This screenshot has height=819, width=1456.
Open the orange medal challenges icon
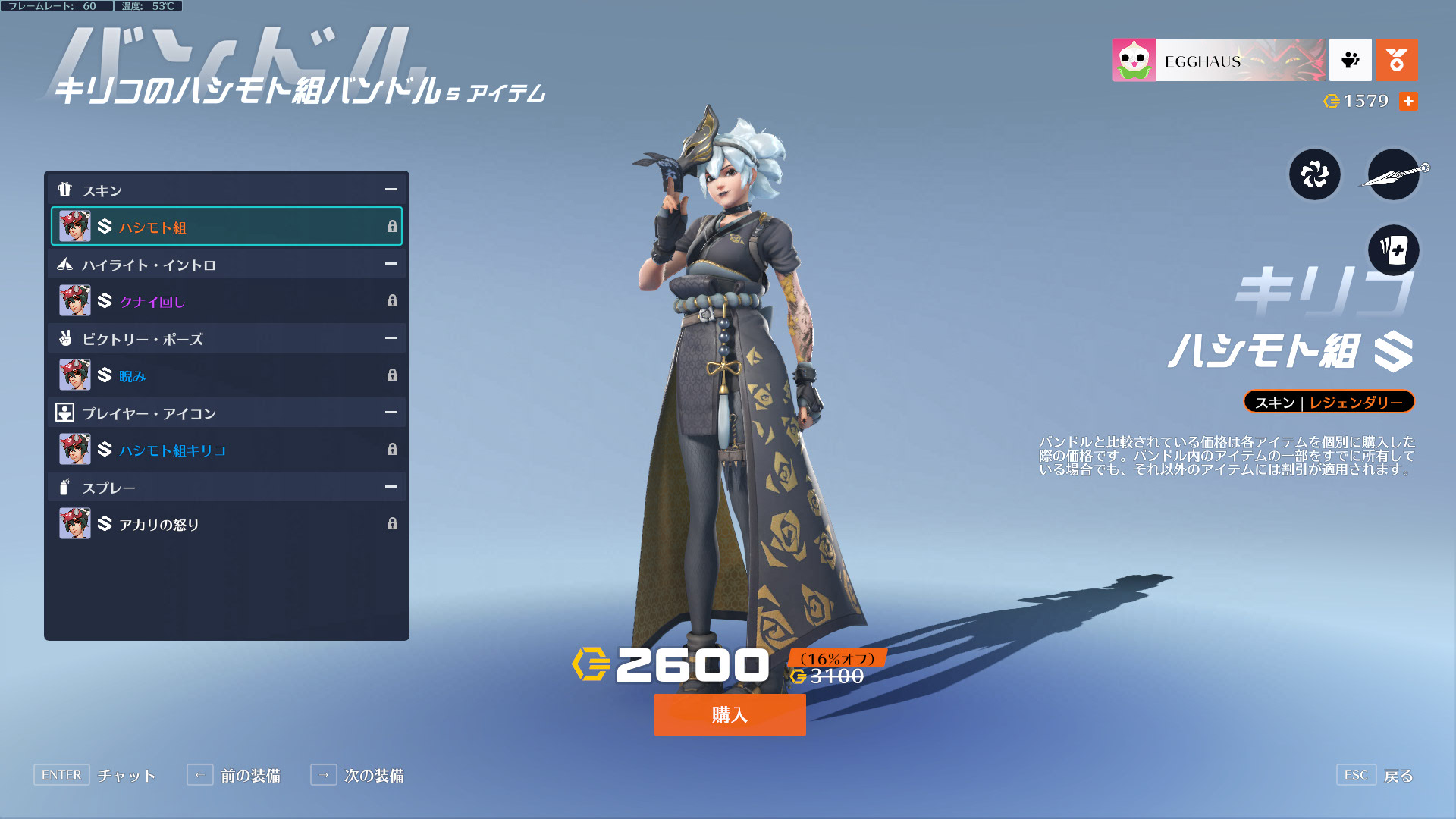pos(1396,60)
